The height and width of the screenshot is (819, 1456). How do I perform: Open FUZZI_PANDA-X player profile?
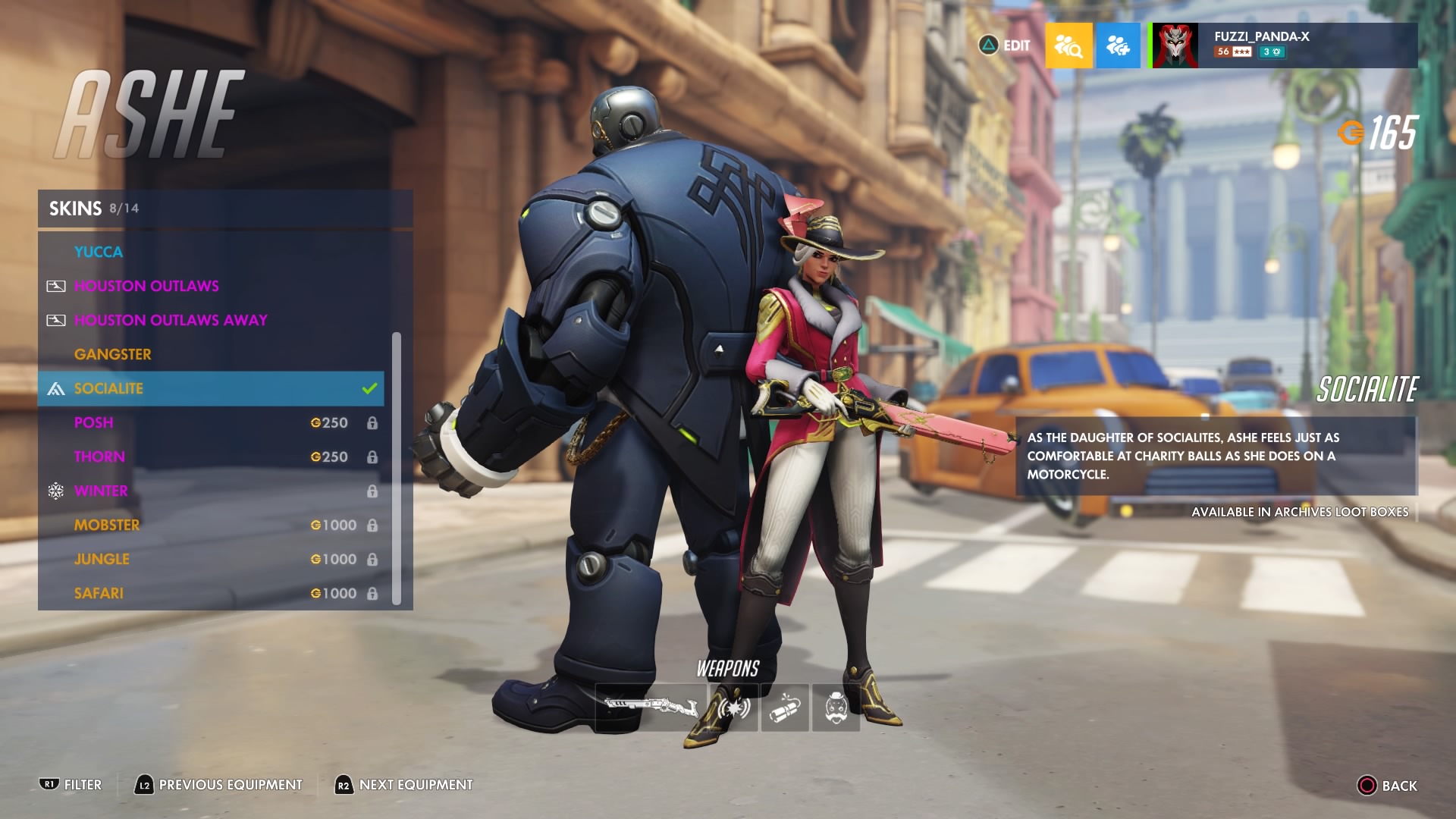(1285, 45)
